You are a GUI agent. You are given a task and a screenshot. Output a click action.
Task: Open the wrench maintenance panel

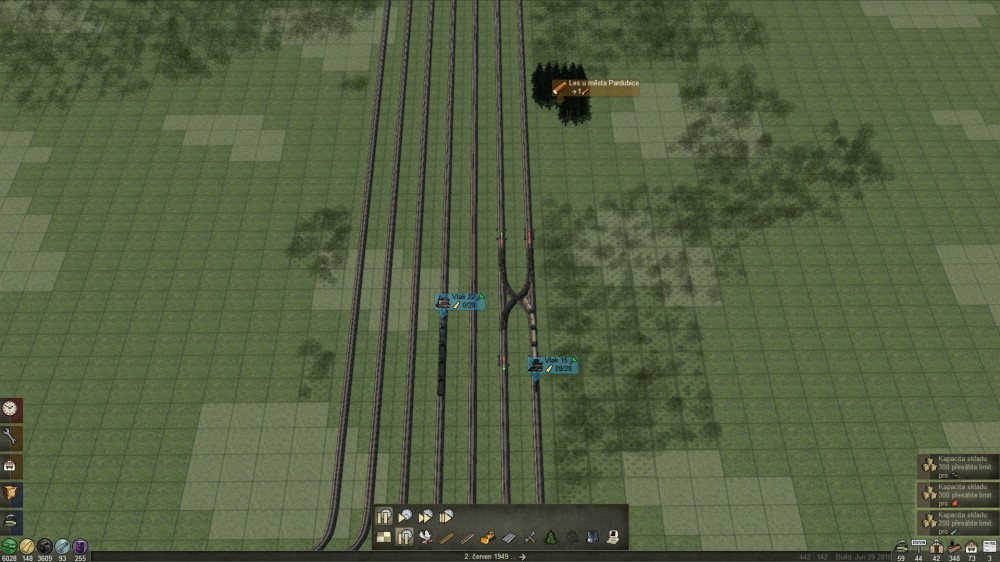click(x=11, y=437)
